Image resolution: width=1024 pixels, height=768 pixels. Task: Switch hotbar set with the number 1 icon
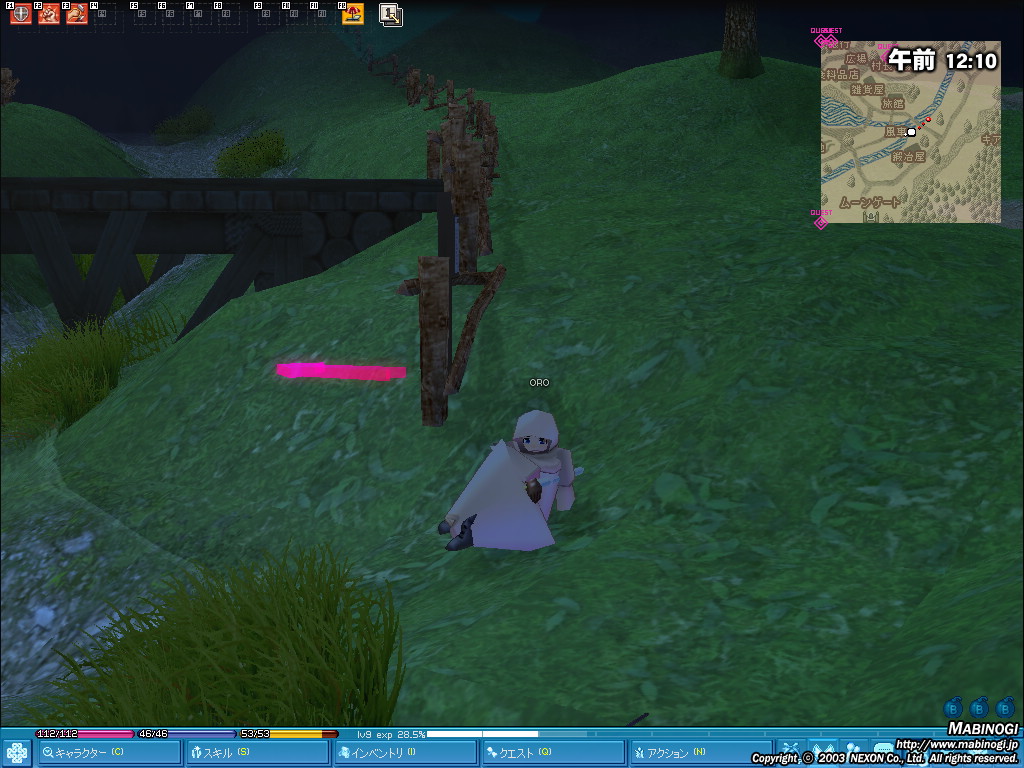click(x=391, y=14)
